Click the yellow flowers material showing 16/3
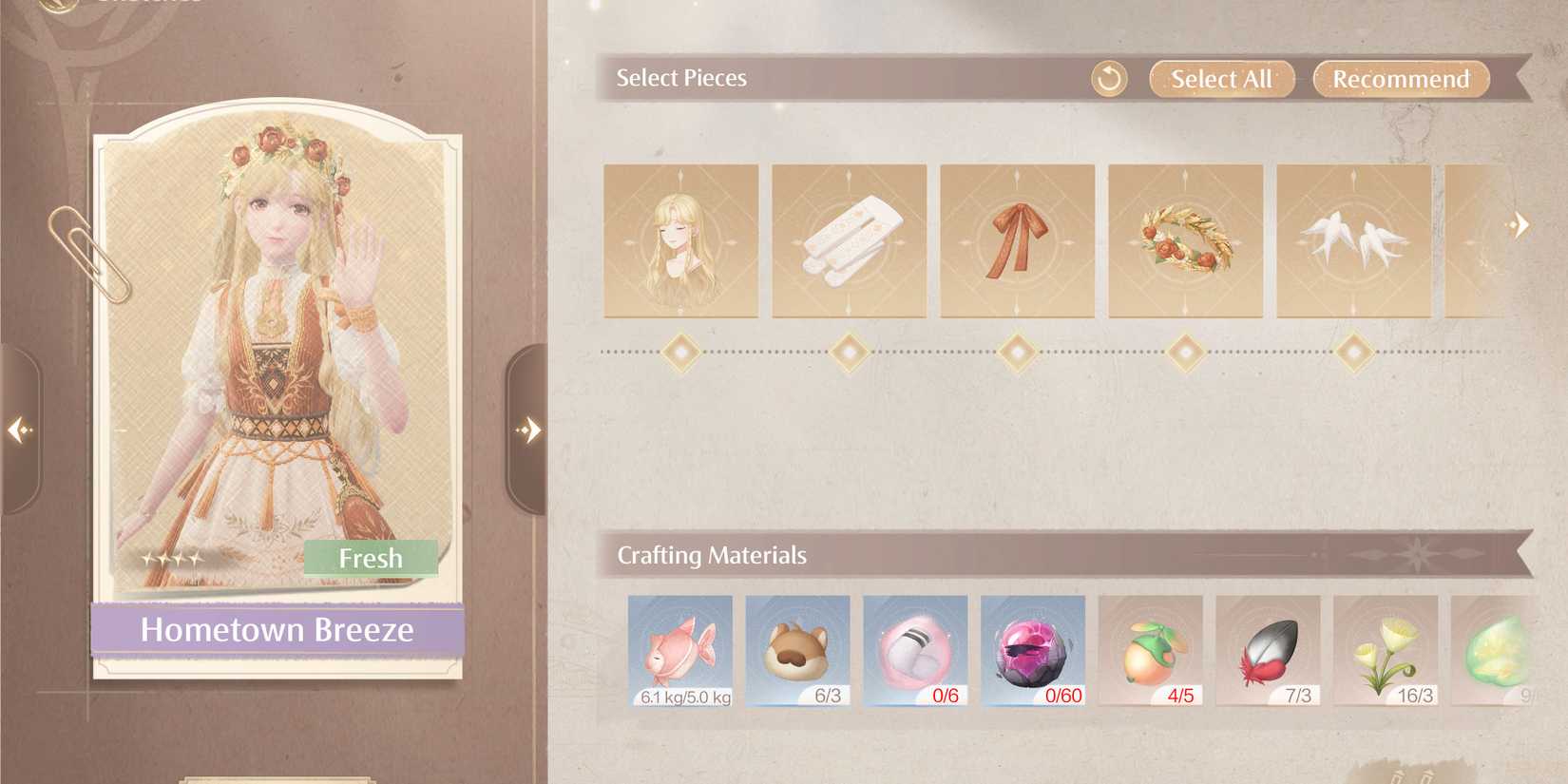This screenshot has width=1568, height=784. coord(1387,651)
